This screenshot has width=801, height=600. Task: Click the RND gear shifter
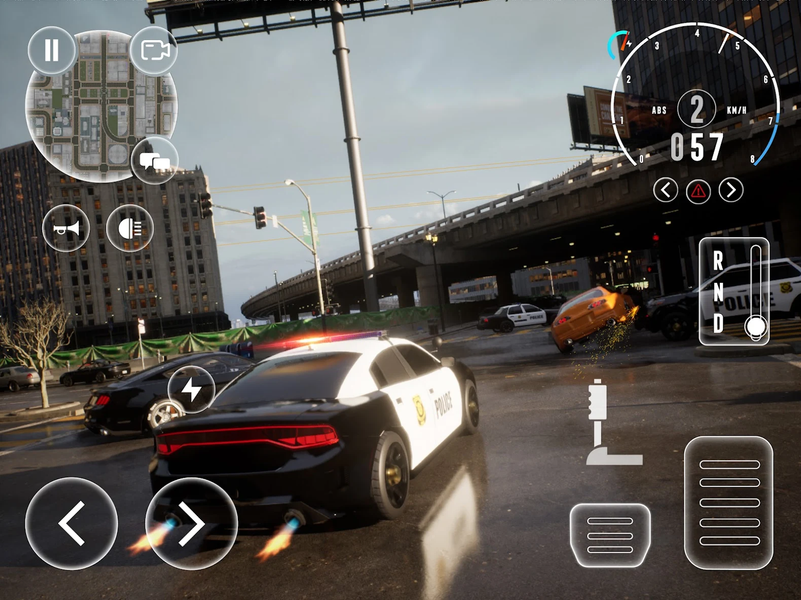734,292
